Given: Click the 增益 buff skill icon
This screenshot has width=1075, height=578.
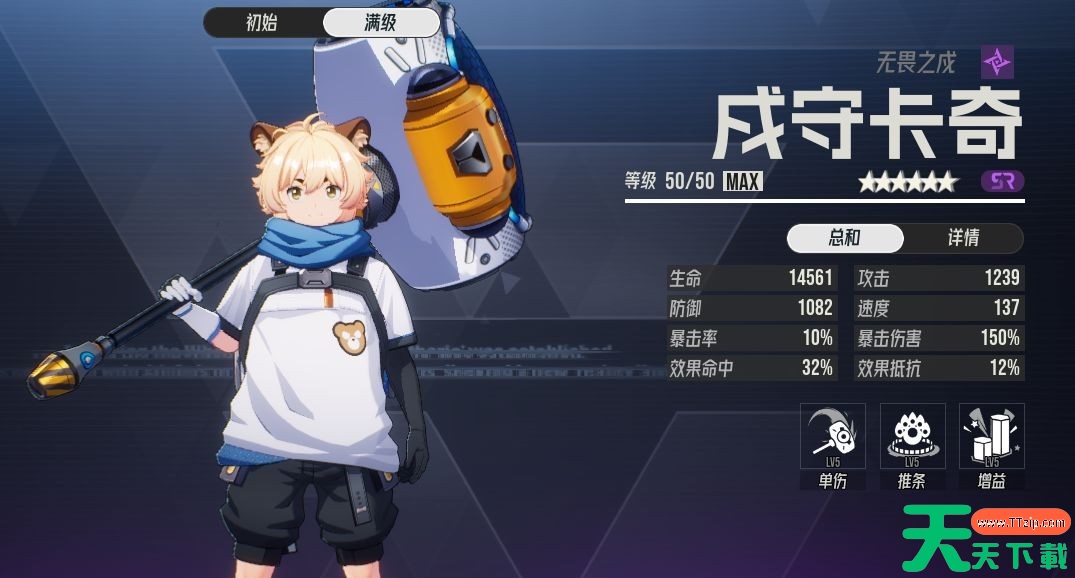Looking at the screenshot, I should (991, 437).
